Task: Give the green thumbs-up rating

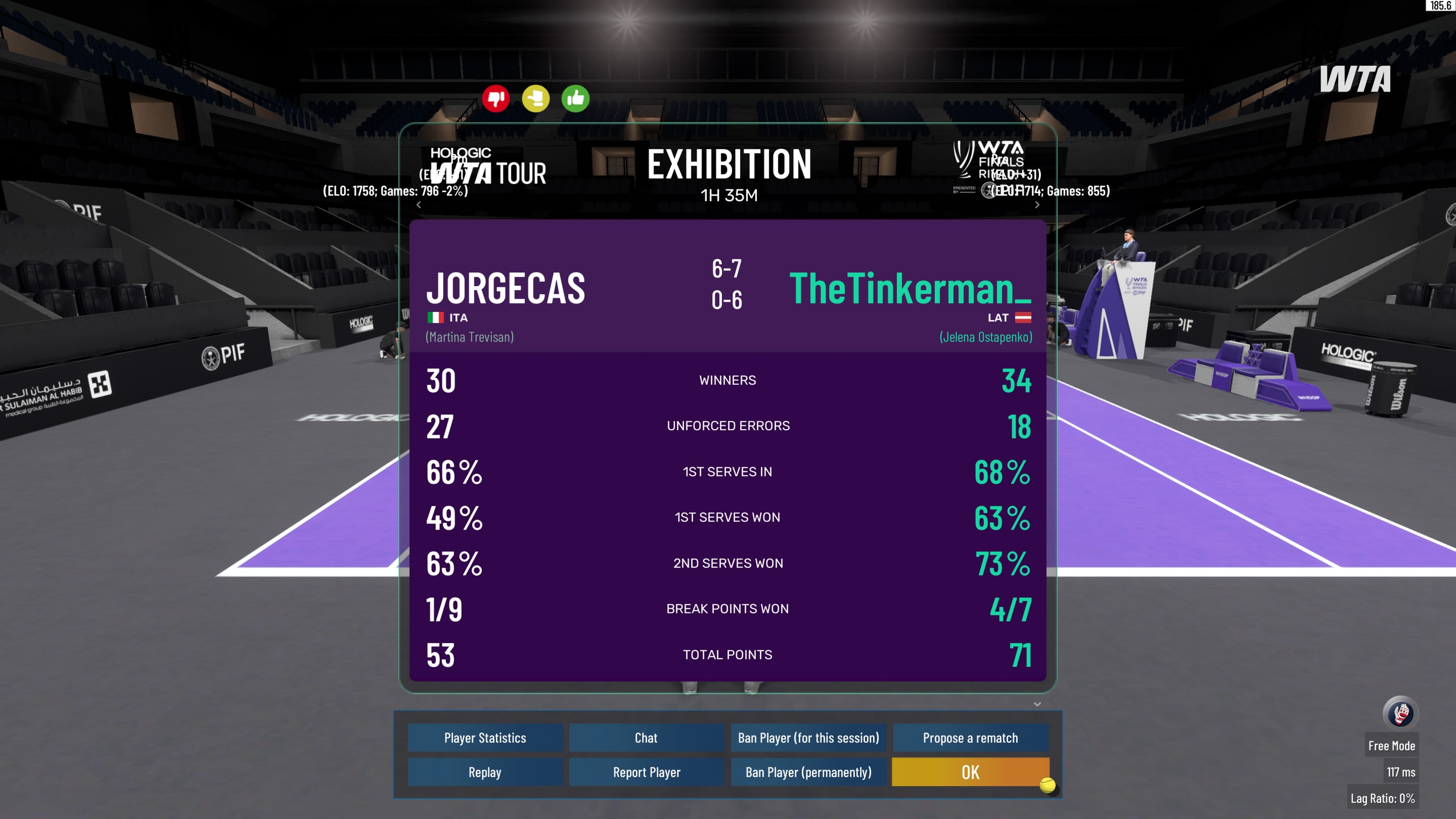Action: (576, 99)
